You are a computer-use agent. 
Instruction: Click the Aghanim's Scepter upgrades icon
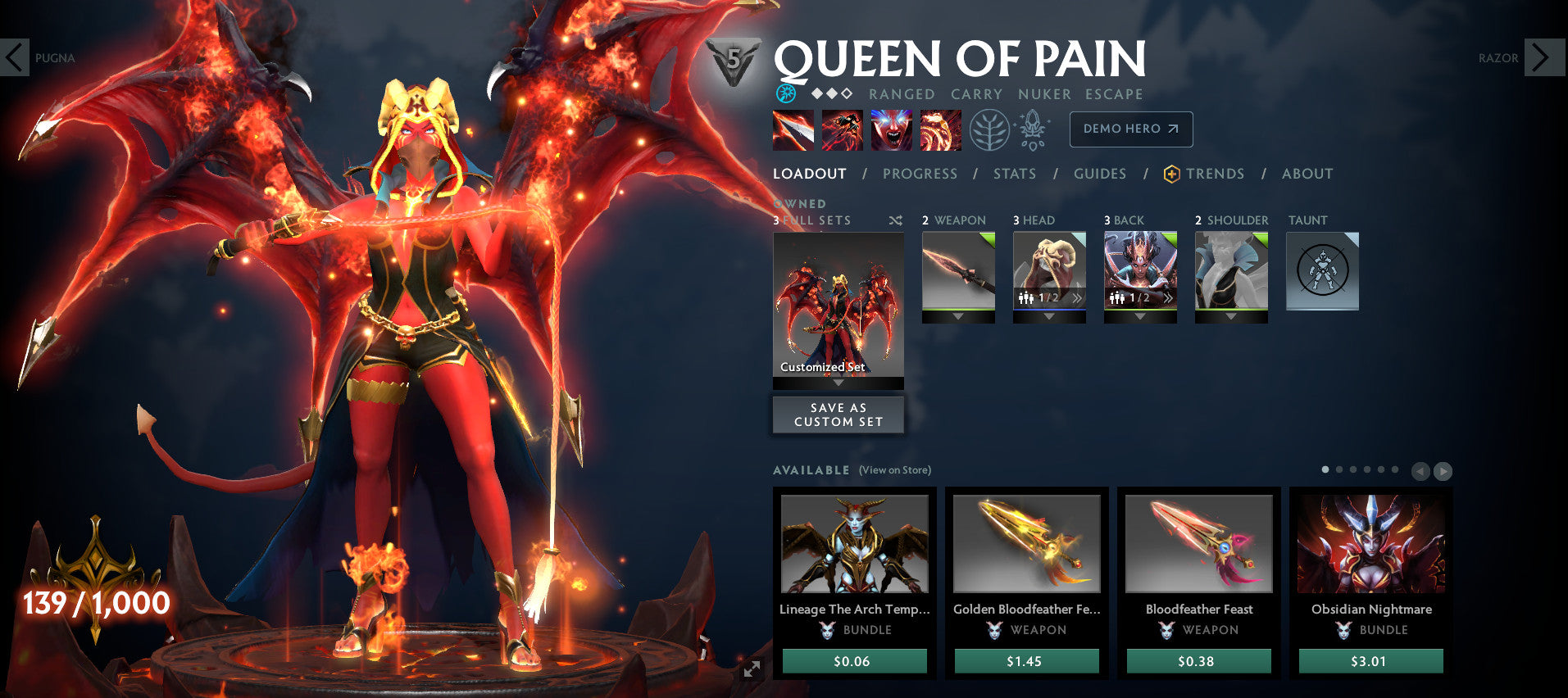pos(1034,129)
